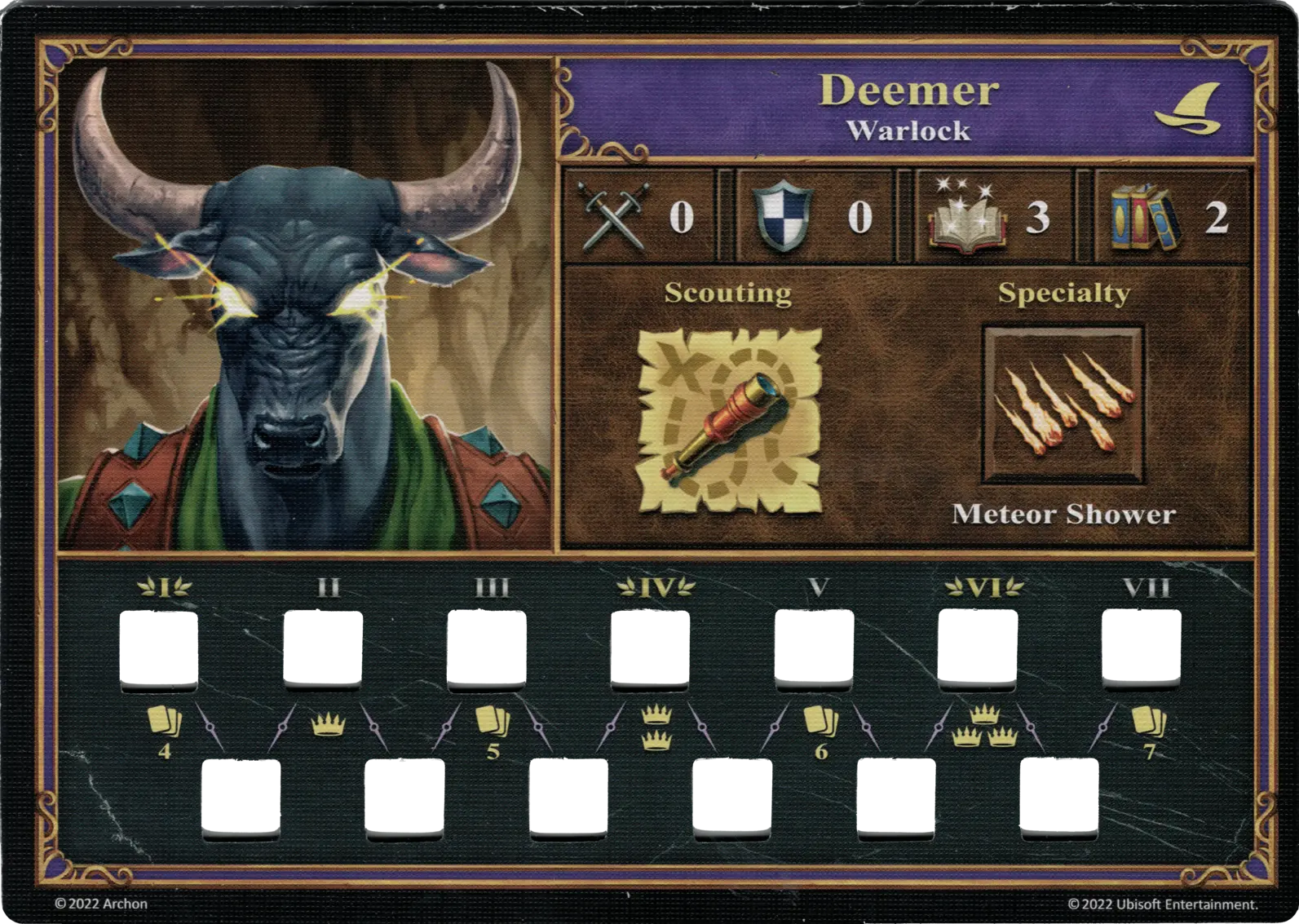Click the crossed swords attack stat icon
The width and height of the screenshot is (1299, 924).
614,216
